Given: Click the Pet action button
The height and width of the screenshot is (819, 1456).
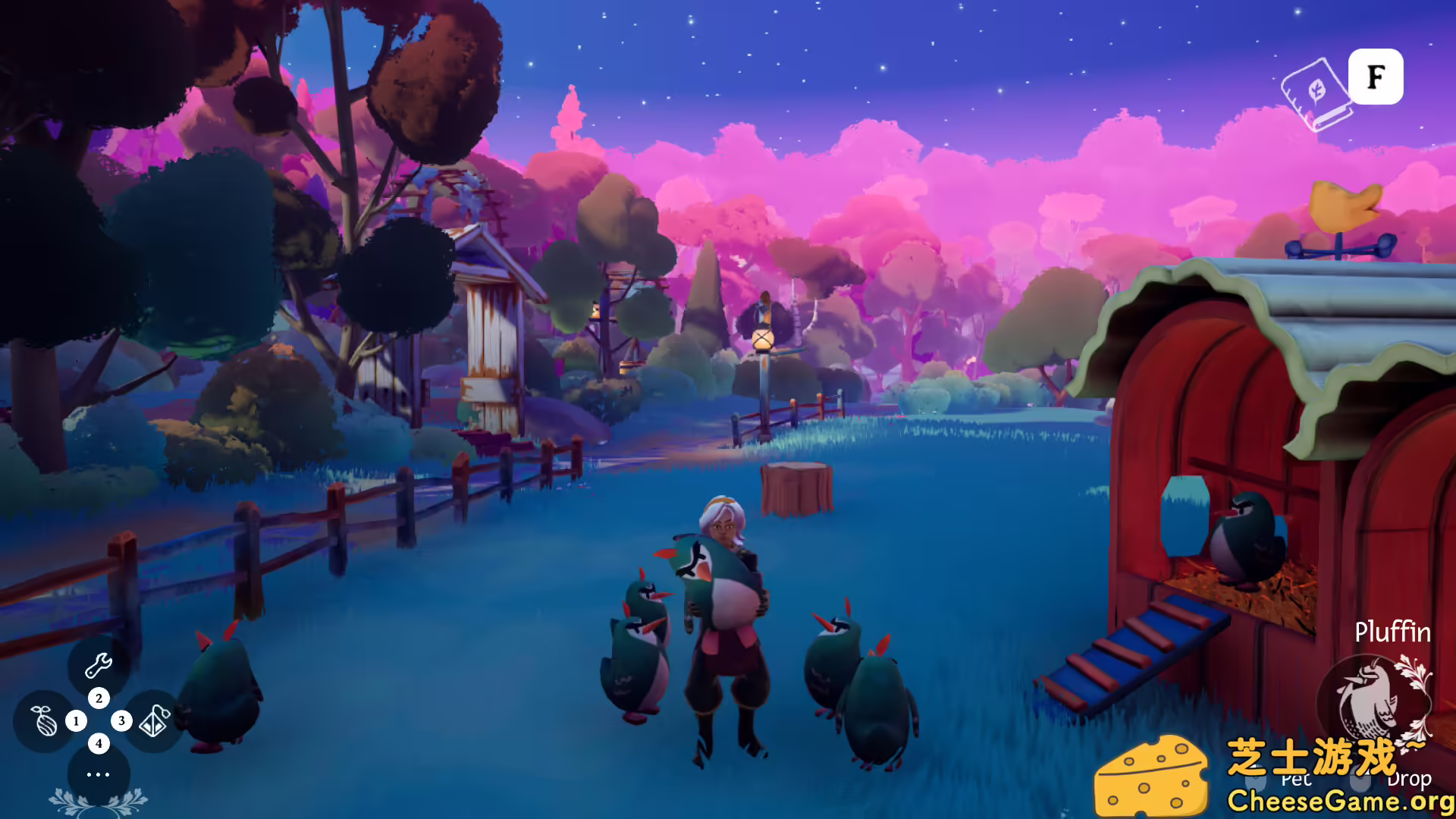Looking at the screenshot, I should click(1297, 780).
